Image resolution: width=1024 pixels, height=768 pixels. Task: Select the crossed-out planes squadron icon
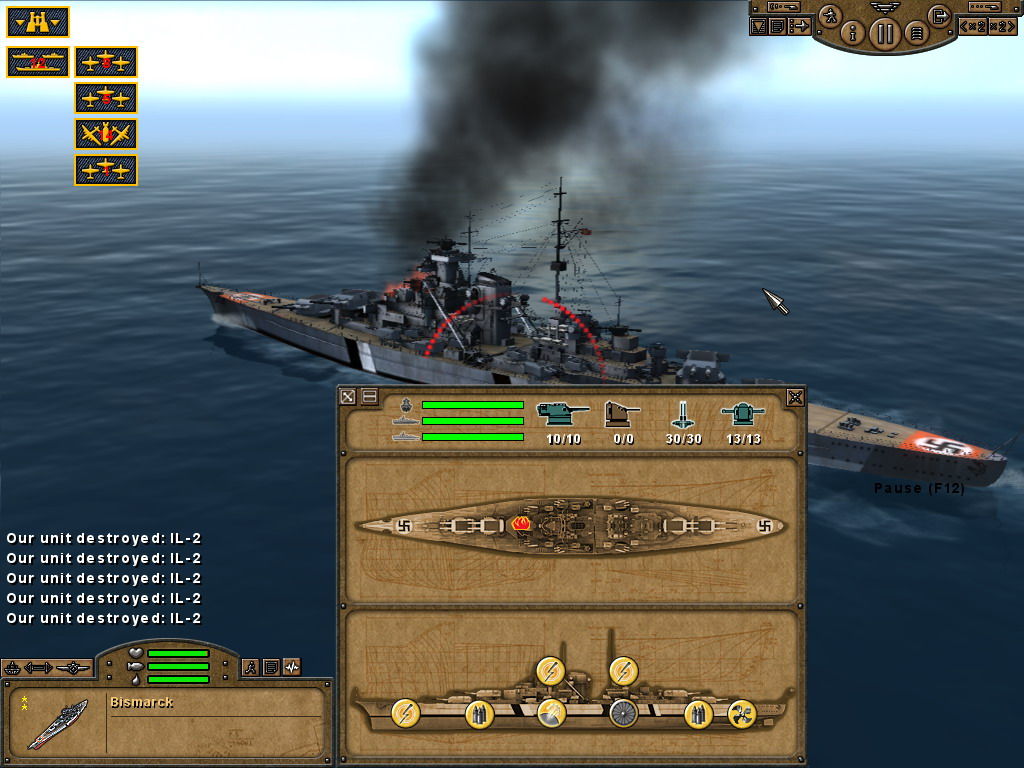(x=106, y=134)
